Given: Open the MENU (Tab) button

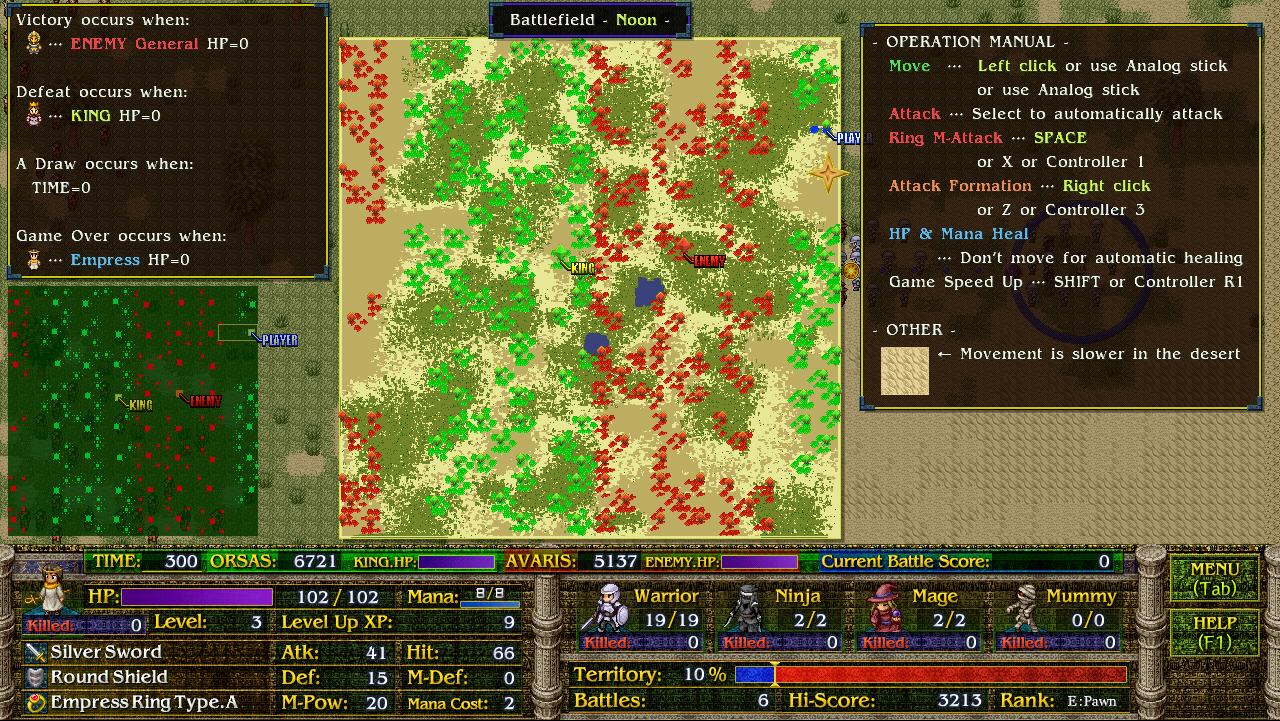Looking at the screenshot, I should (x=1214, y=579).
